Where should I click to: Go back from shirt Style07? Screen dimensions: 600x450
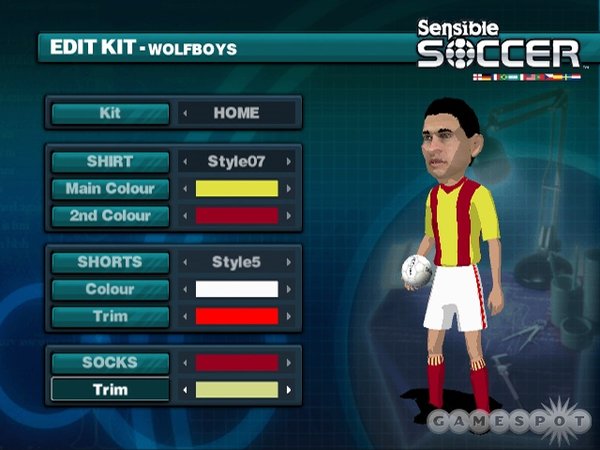184,161
